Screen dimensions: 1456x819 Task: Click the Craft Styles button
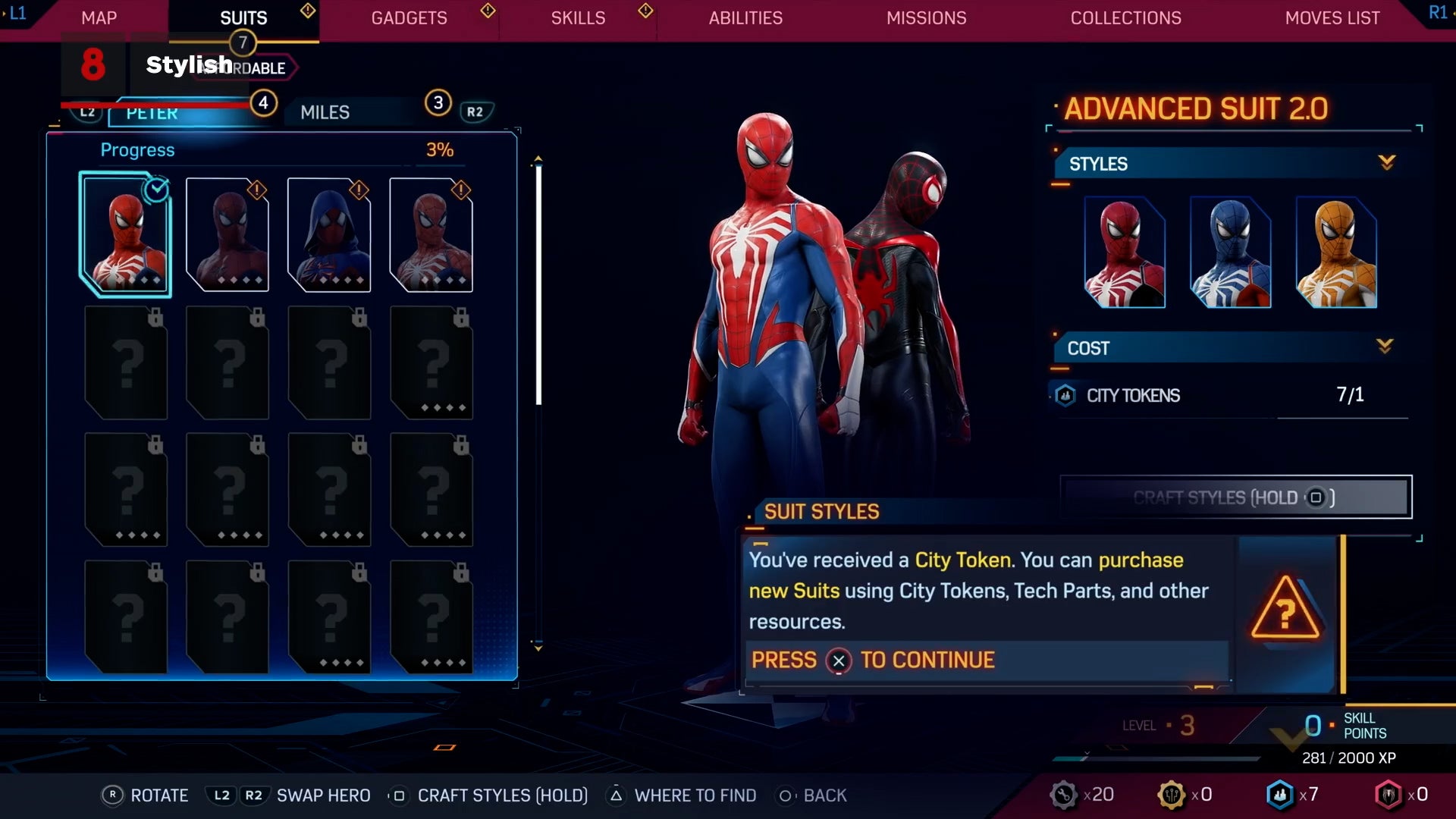[1235, 497]
